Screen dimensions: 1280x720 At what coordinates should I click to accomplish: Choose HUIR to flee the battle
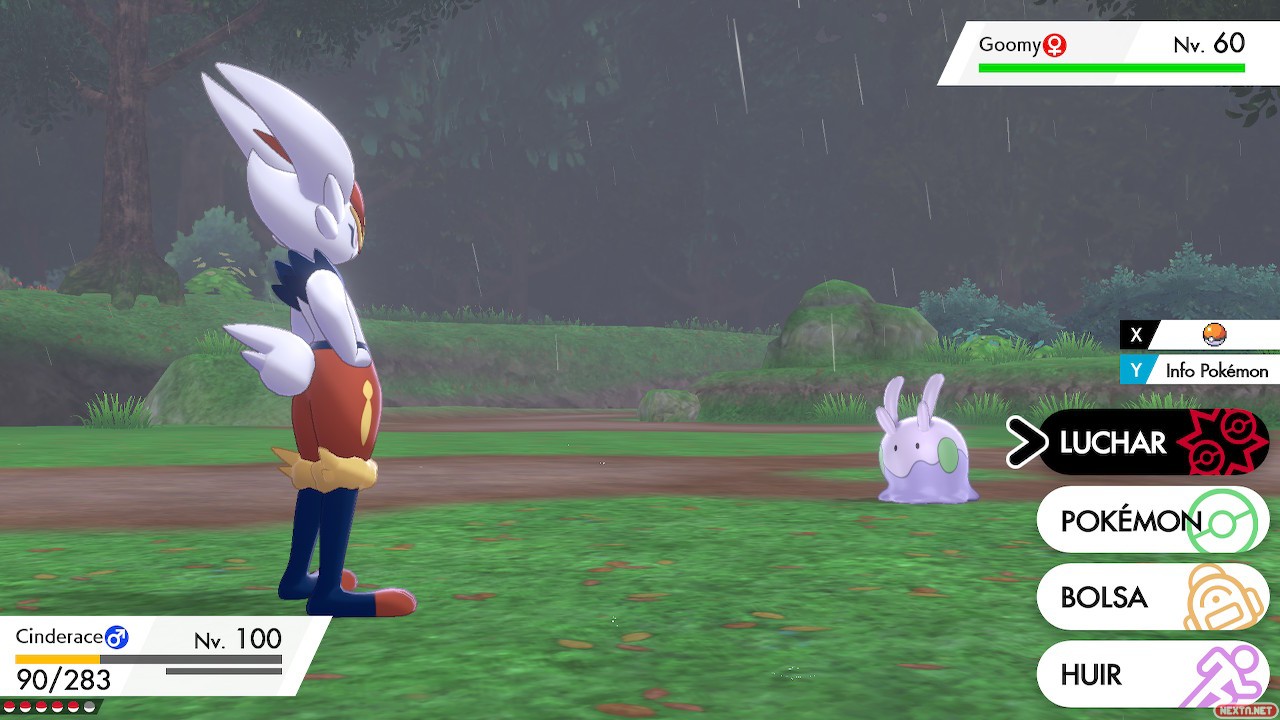point(1150,673)
